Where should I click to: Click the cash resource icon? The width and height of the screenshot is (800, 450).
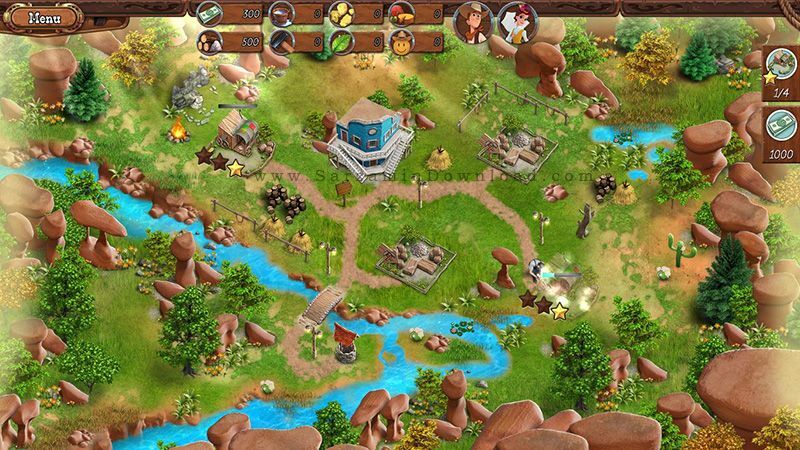pyautogui.click(x=210, y=14)
